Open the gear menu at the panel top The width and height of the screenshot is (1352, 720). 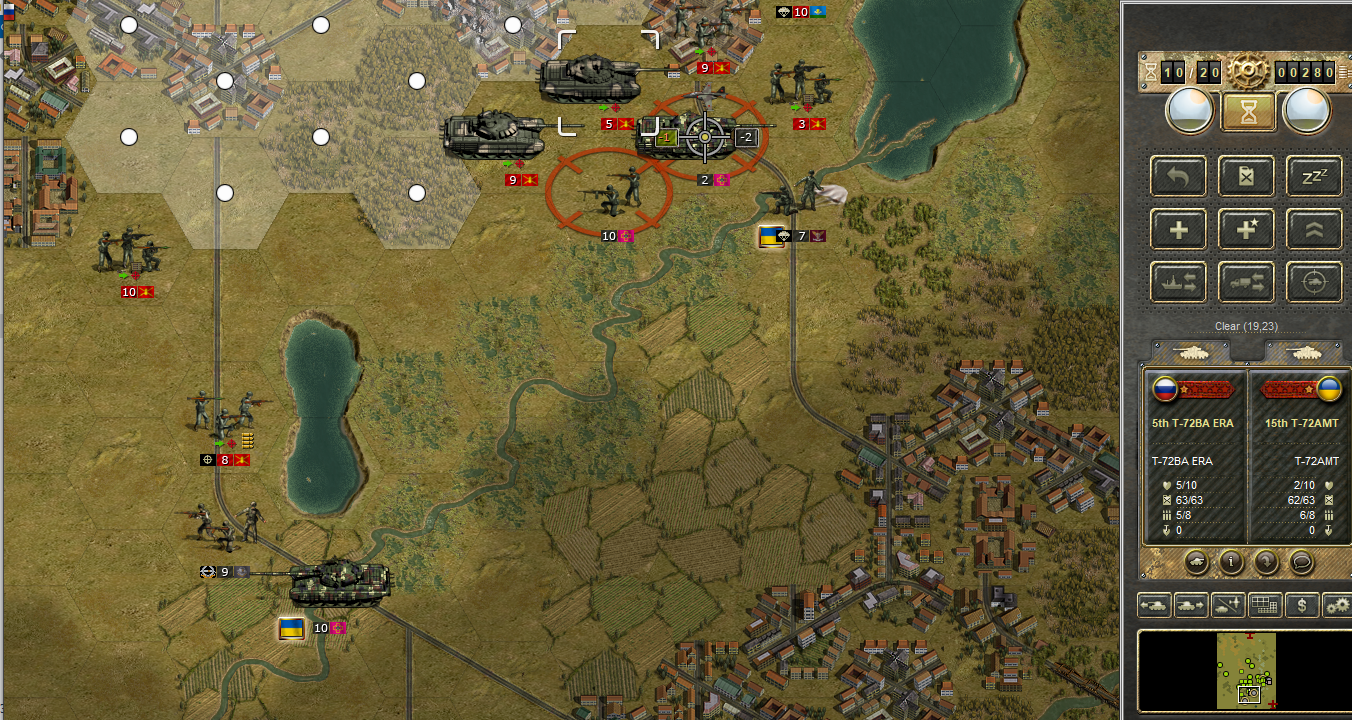click(x=1248, y=71)
